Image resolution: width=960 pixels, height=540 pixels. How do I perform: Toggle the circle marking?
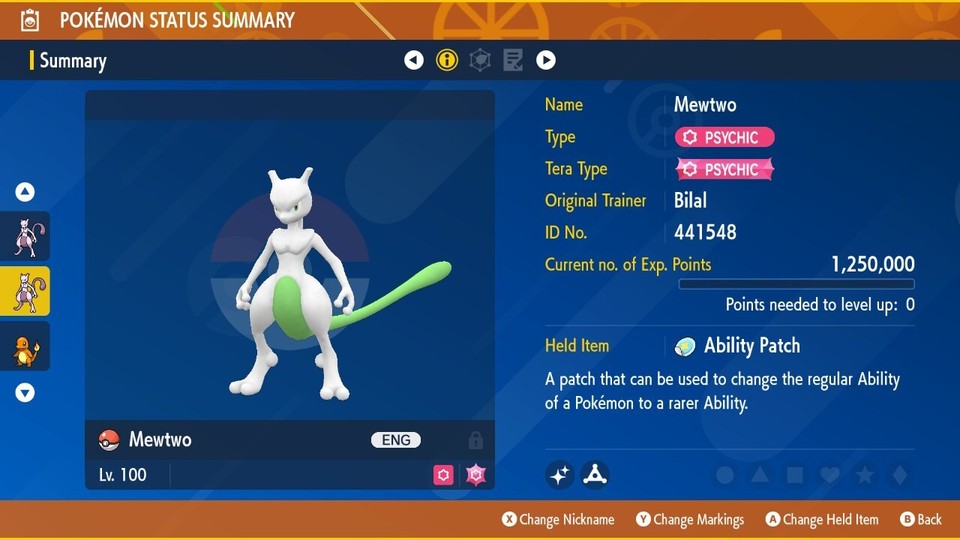(725, 475)
